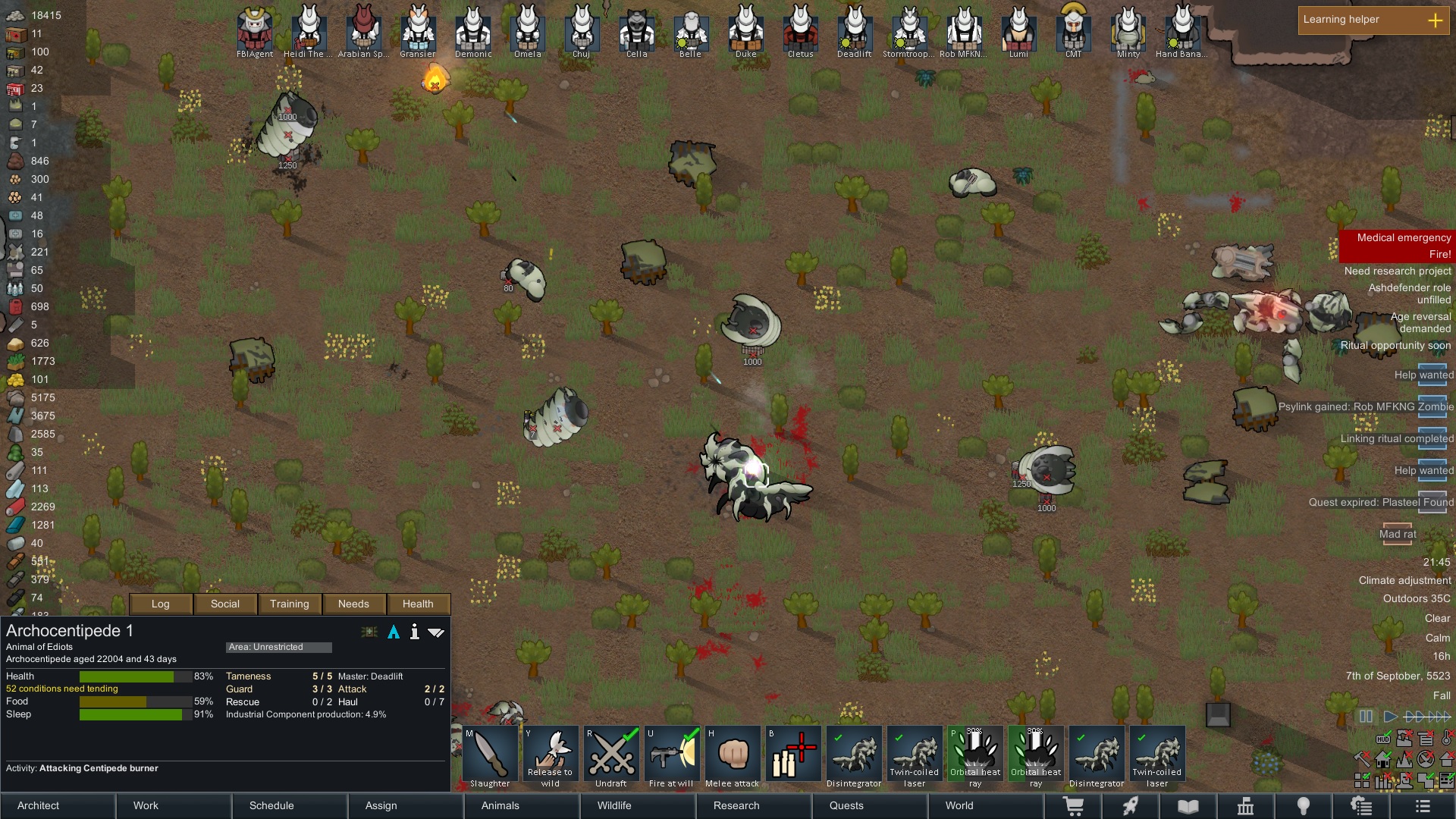The image size is (1456, 819).
Task: Switch to the Health tab
Action: click(x=418, y=604)
